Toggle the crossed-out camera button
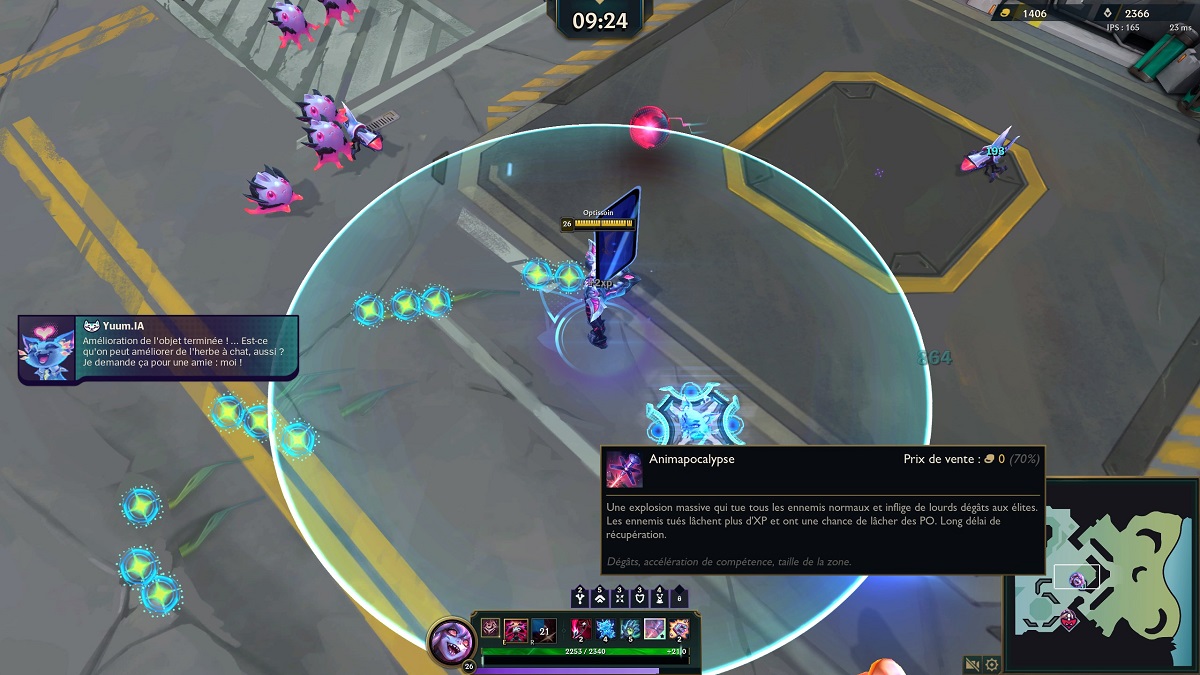 972,664
